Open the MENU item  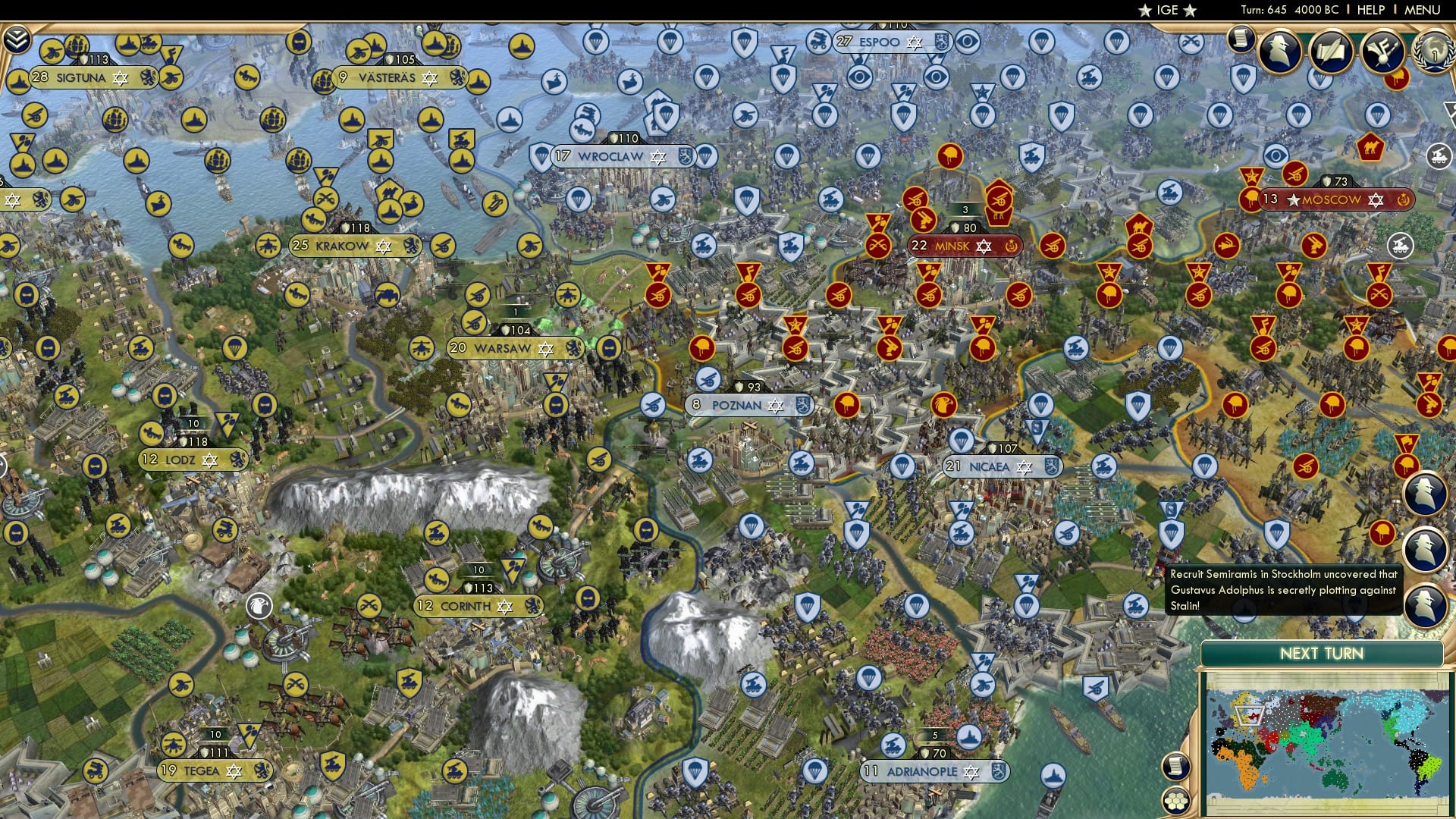(x=1423, y=9)
